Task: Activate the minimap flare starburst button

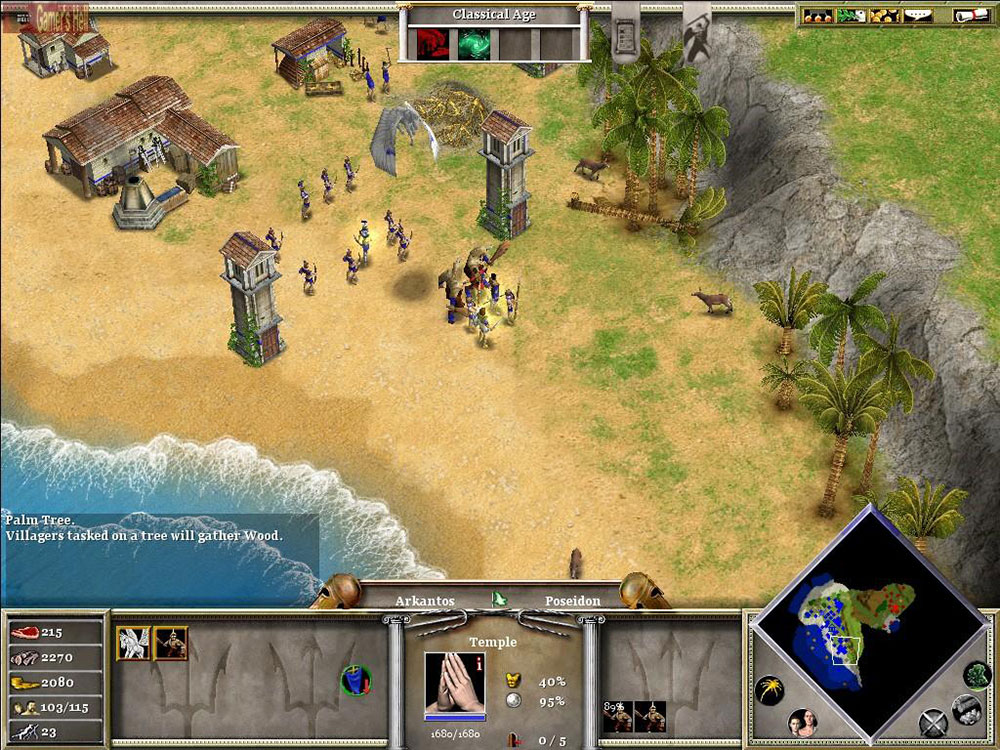Action: coord(768,690)
